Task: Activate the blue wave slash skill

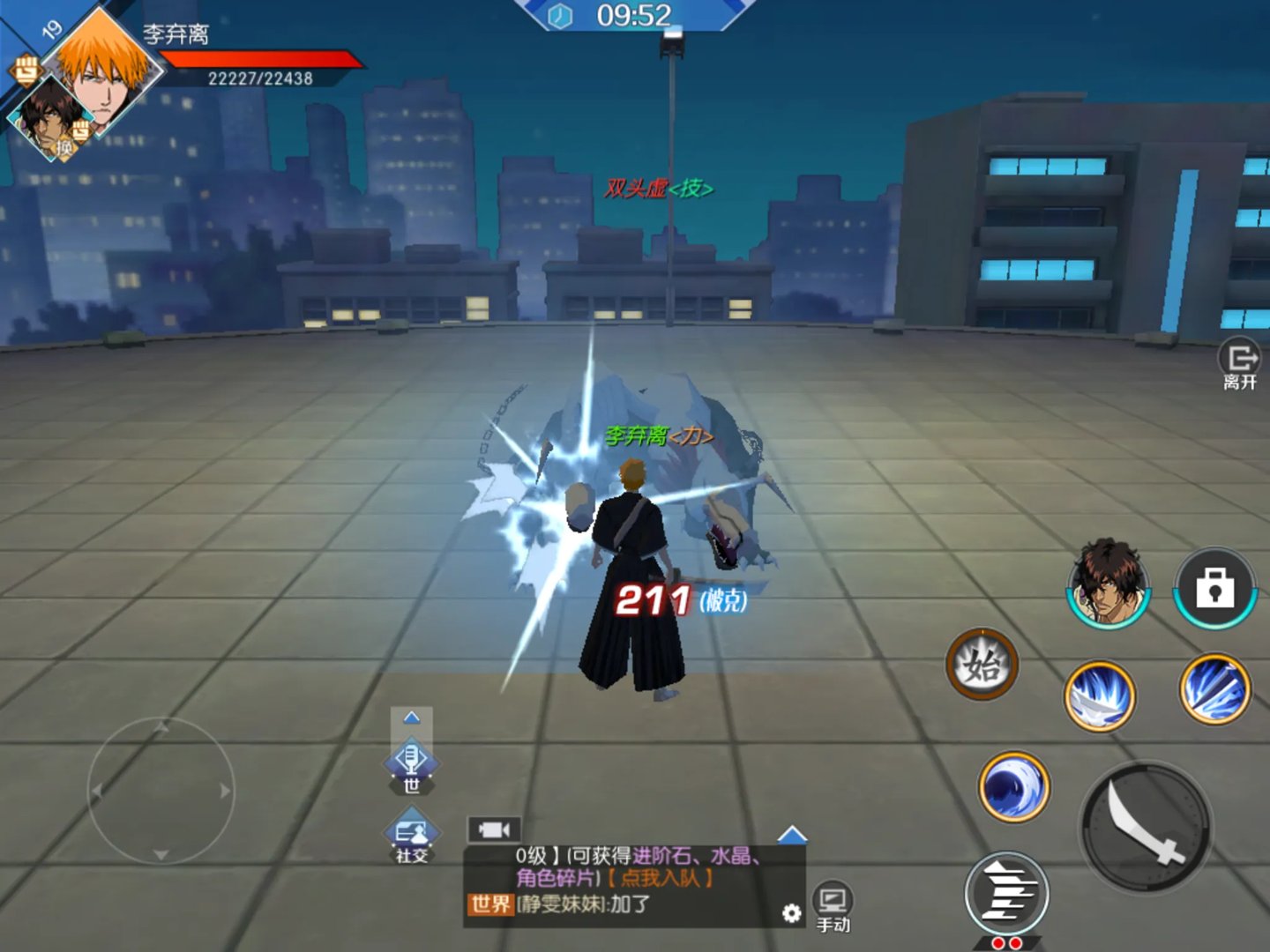Action: click(x=1014, y=786)
